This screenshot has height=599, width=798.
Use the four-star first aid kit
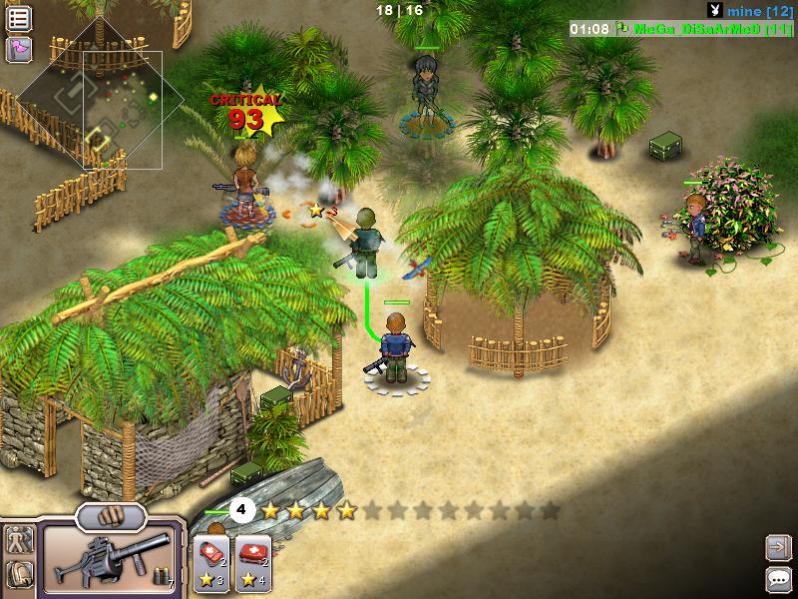pos(253,564)
